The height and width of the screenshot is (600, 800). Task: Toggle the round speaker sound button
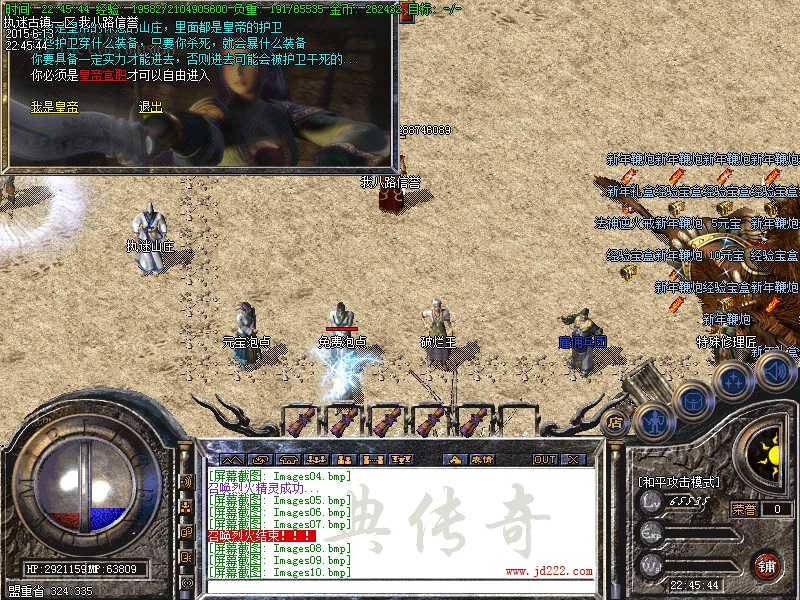(x=773, y=372)
